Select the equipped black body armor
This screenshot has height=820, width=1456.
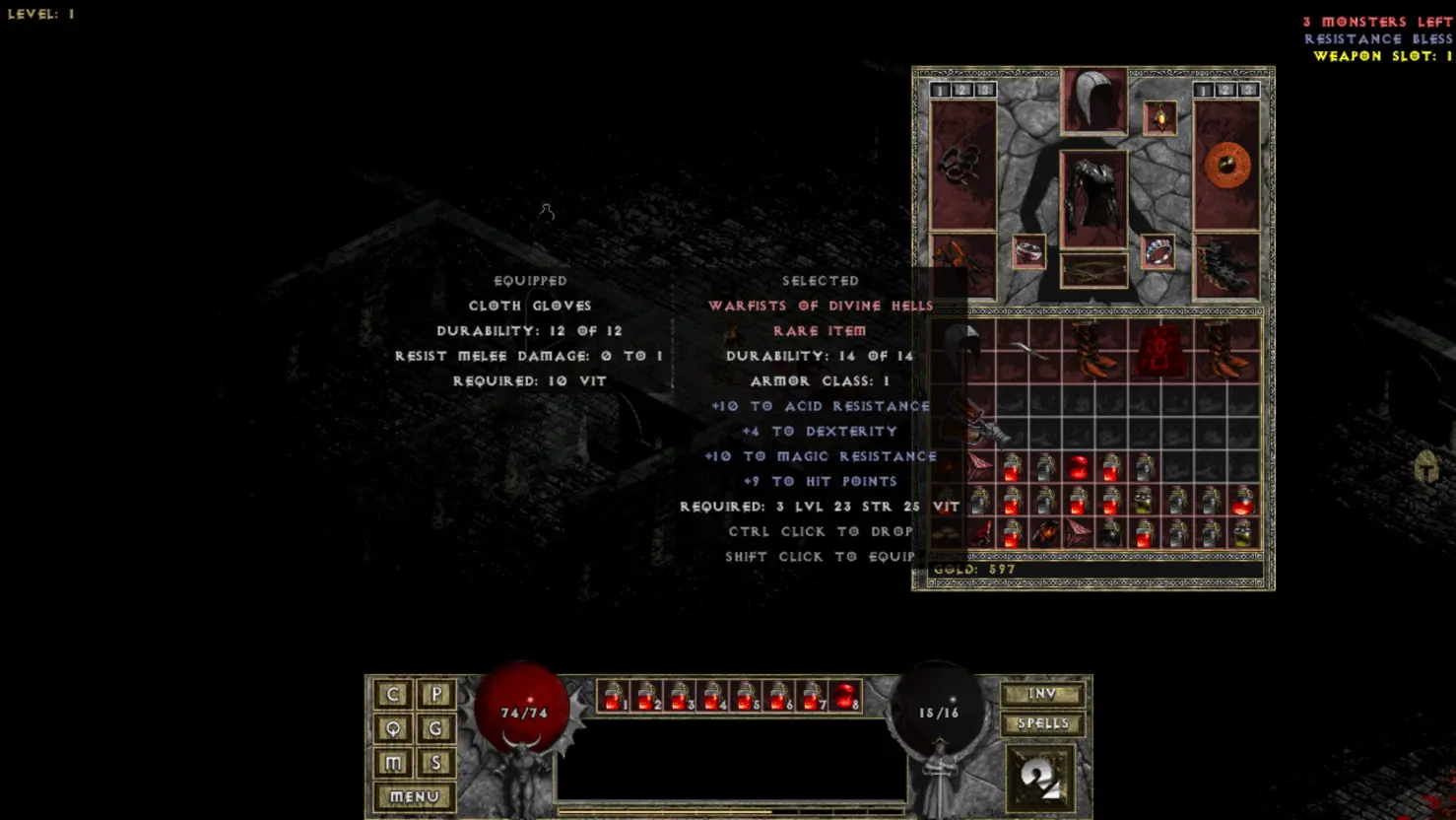click(1093, 198)
